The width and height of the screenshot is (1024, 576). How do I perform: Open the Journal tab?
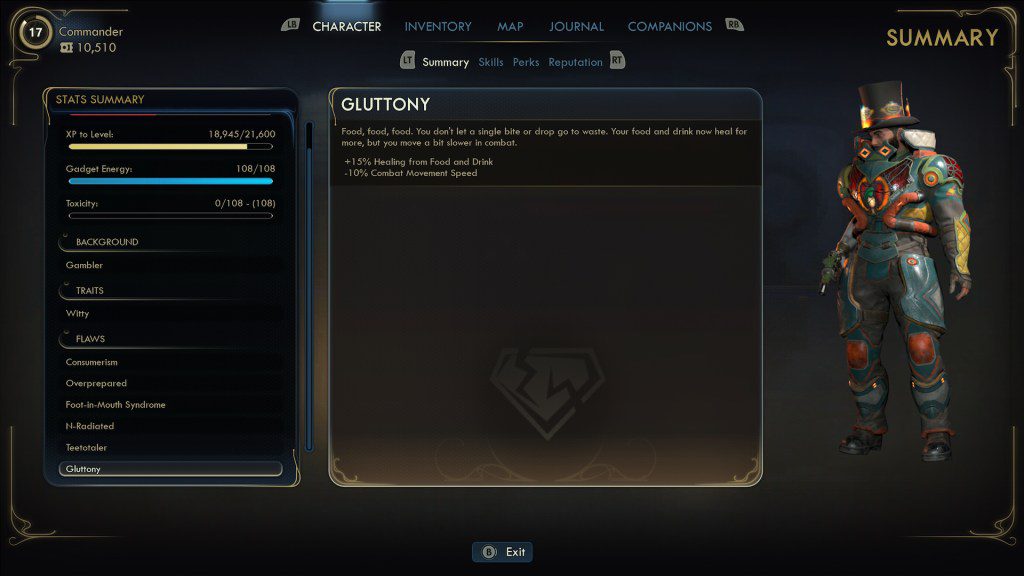click(x=576, y=27)
